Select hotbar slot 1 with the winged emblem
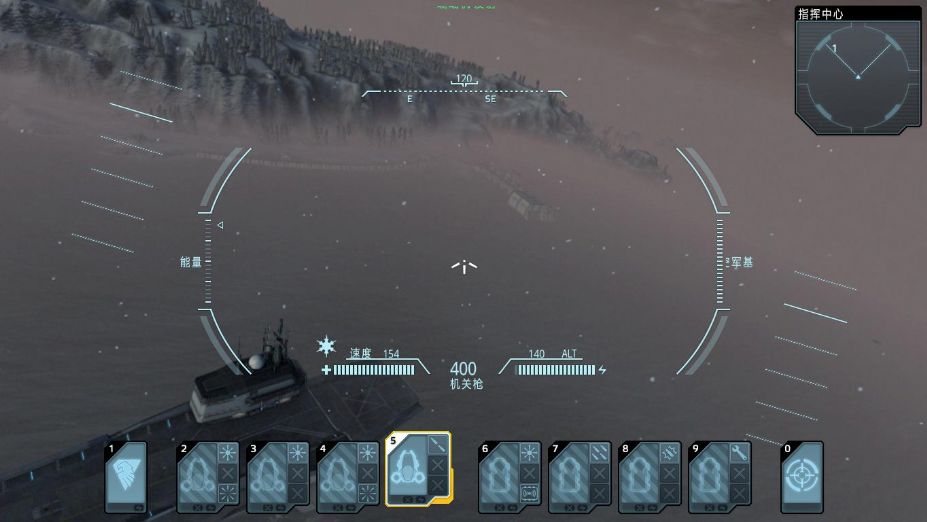This screenshot has height=522, width=927. click(x=126, y=477)
